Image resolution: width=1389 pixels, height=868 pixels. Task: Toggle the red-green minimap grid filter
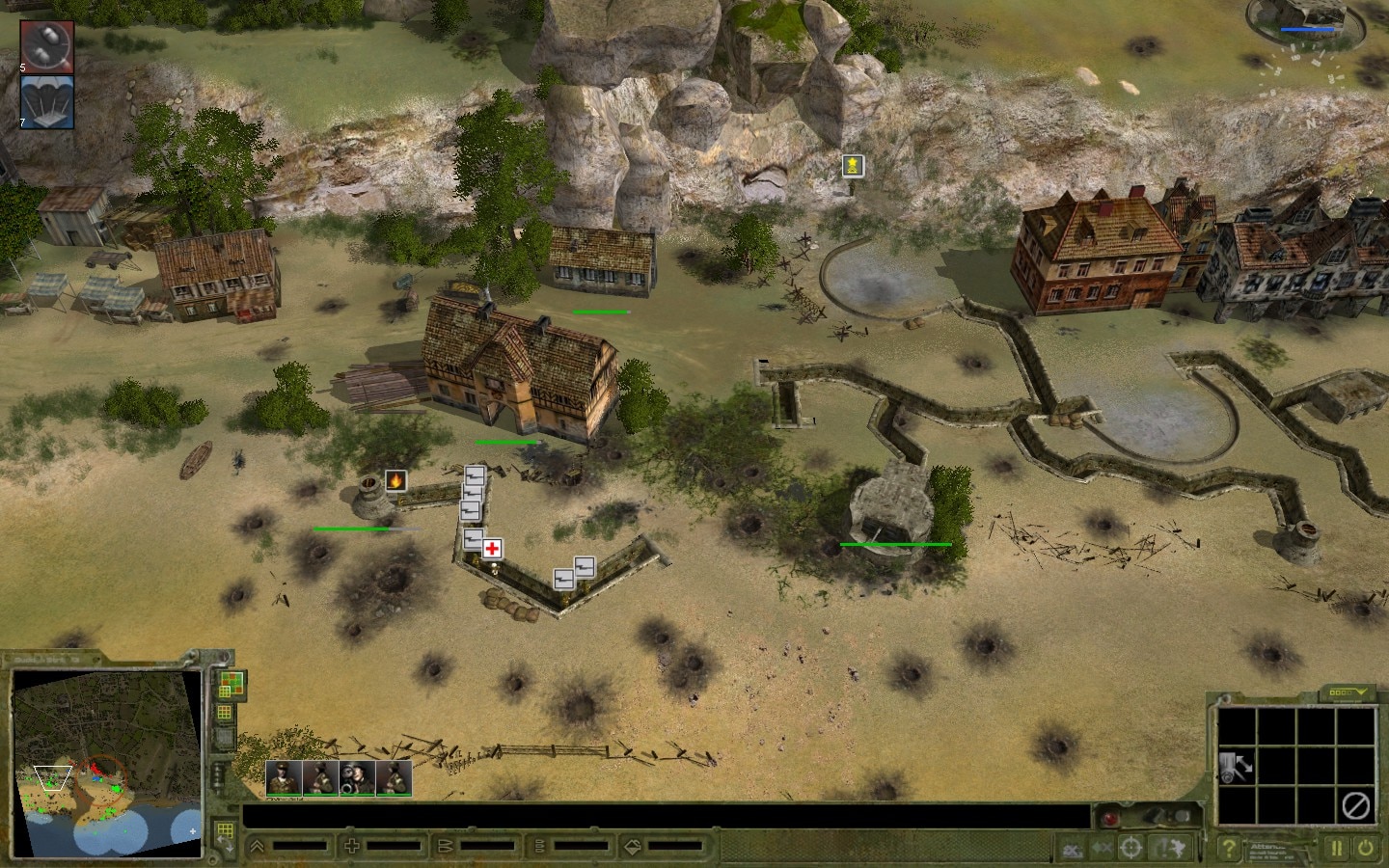pos(231,685)
